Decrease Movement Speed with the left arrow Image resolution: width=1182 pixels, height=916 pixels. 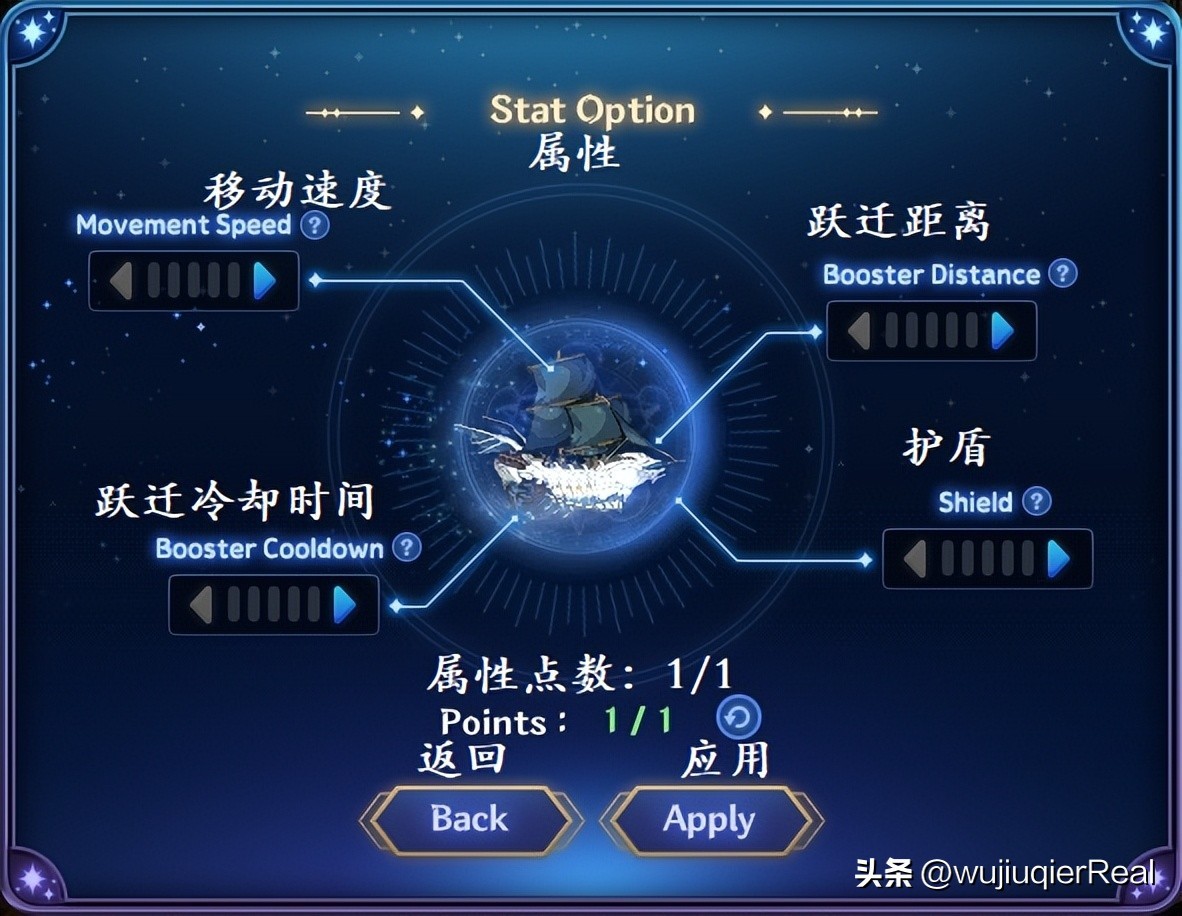[x=121, y=281]
